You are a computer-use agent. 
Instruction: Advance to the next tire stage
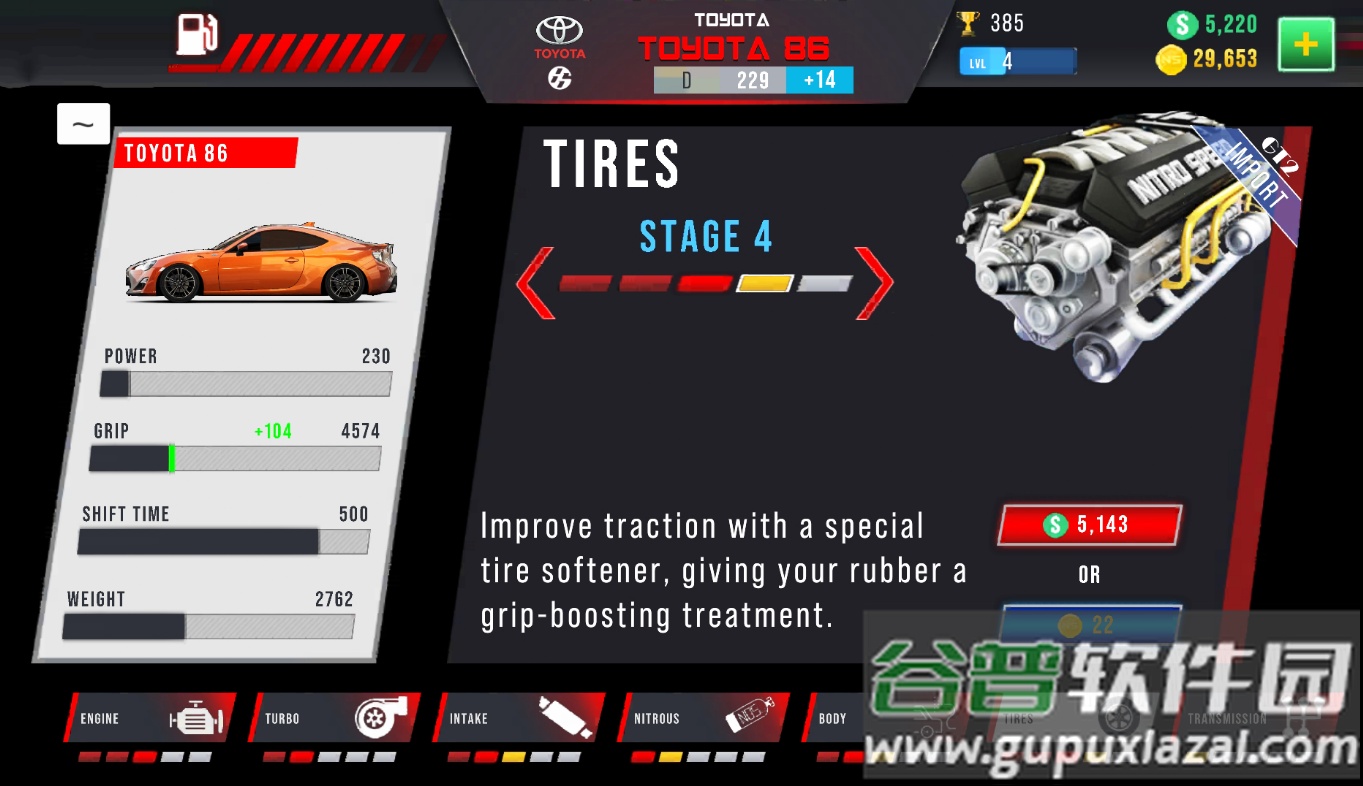point(874,283)
